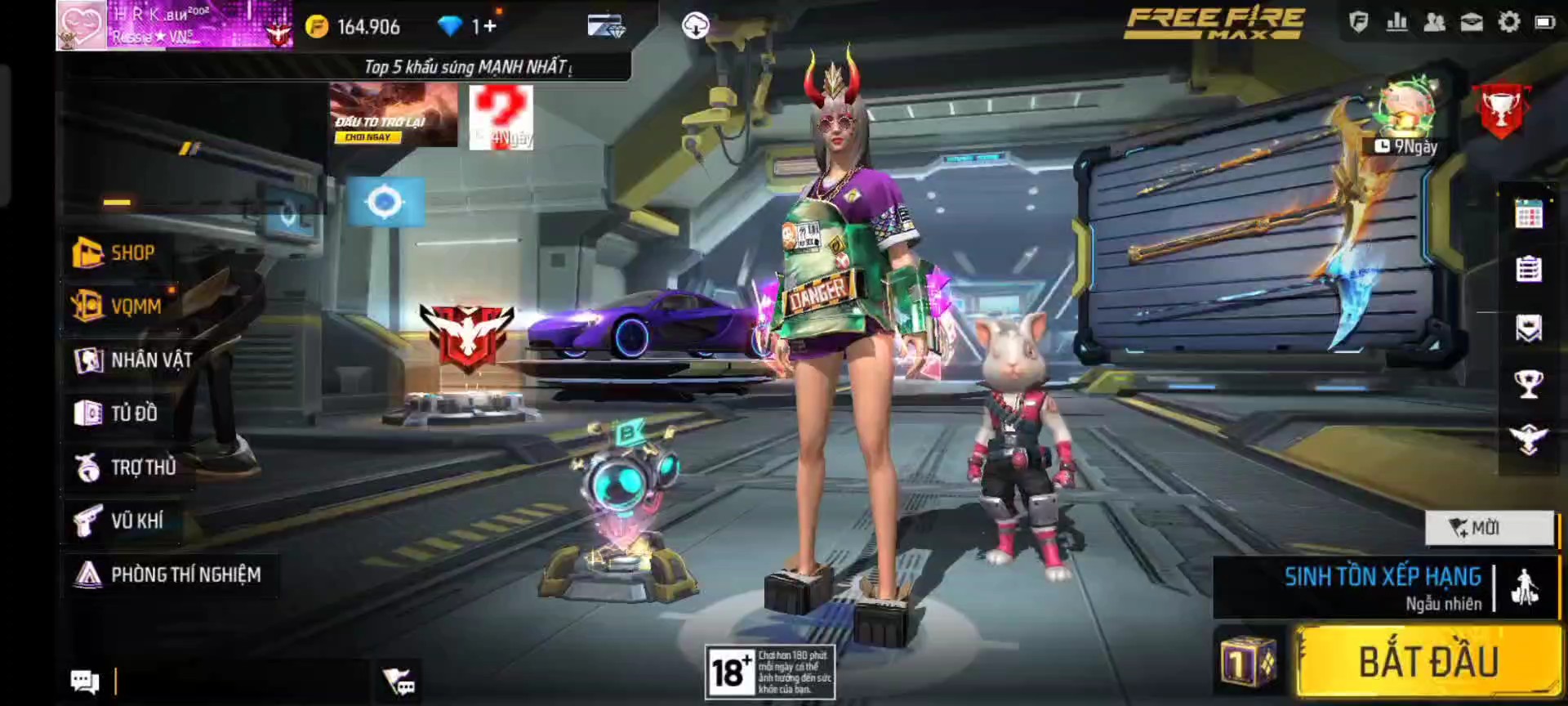The width and height of the screenshot is (1568, 706).
Task: Open the settings gear icon
Action: coord(1508,23)
